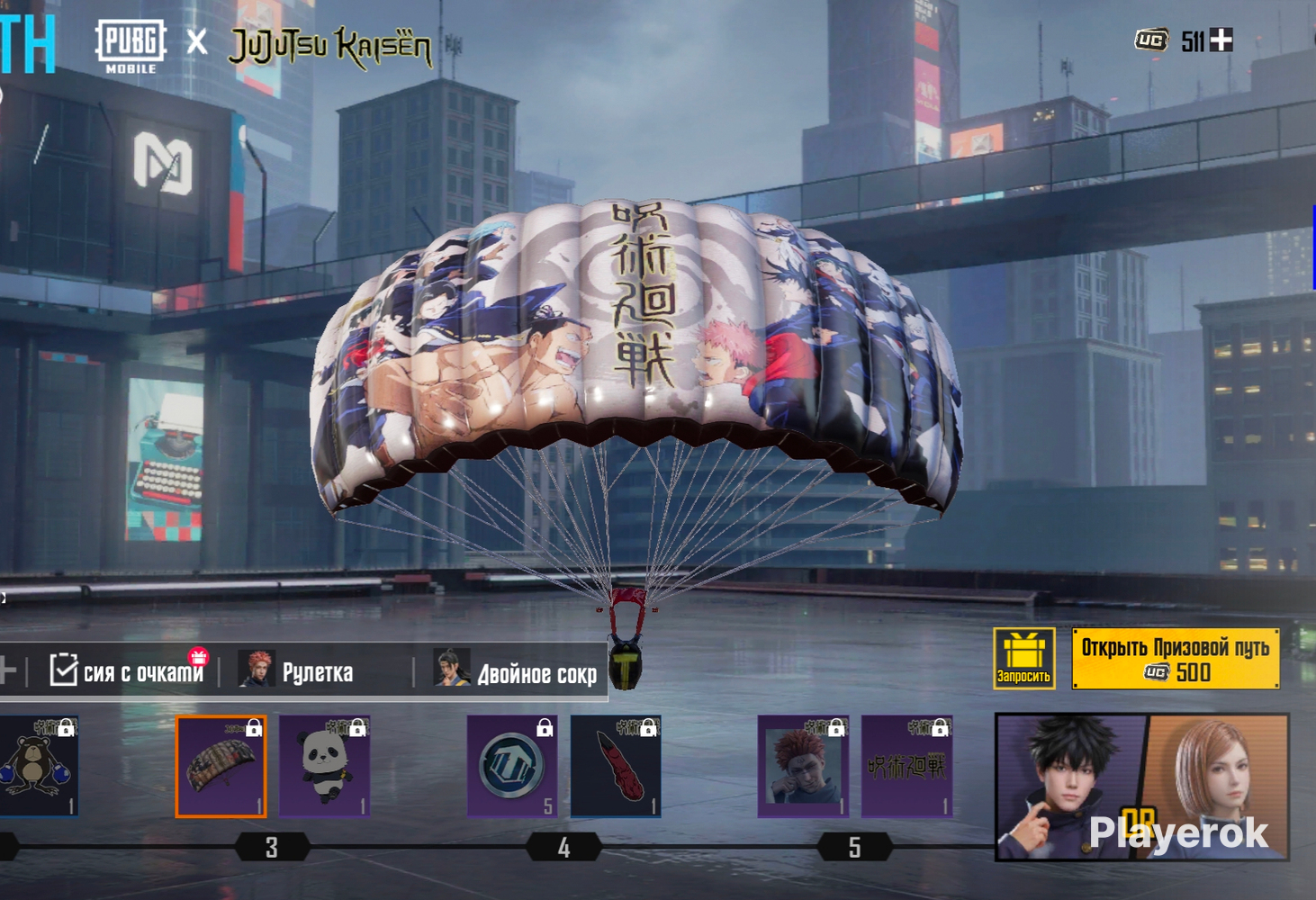Screen dimensions: 1316x900
Task: Select the bear with boxing gloves reward
Action: (x=39, y=767)
